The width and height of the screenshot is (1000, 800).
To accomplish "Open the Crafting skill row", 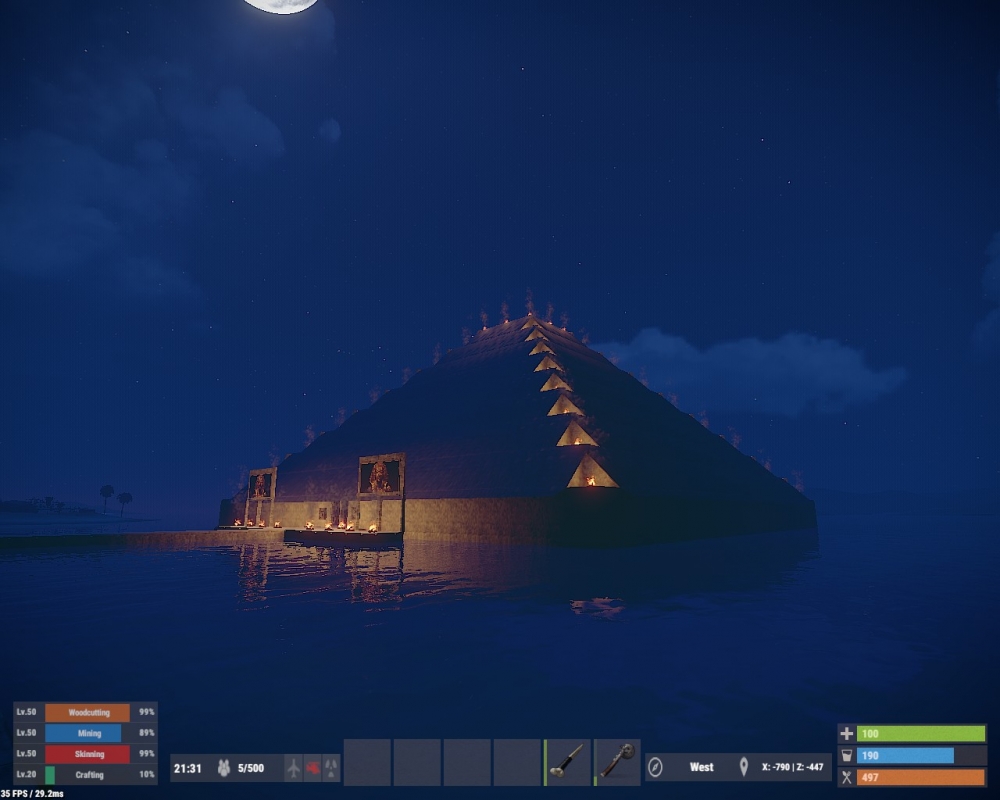I will click(x=86, y=775).
